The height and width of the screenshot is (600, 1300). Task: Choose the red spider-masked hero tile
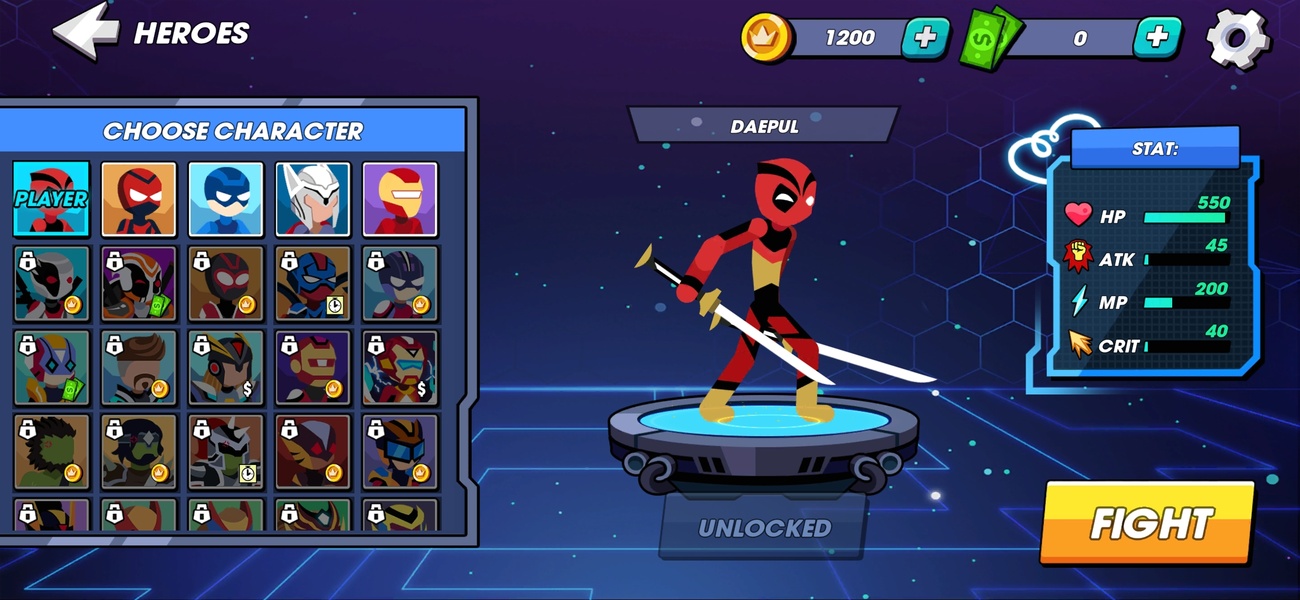138,198
